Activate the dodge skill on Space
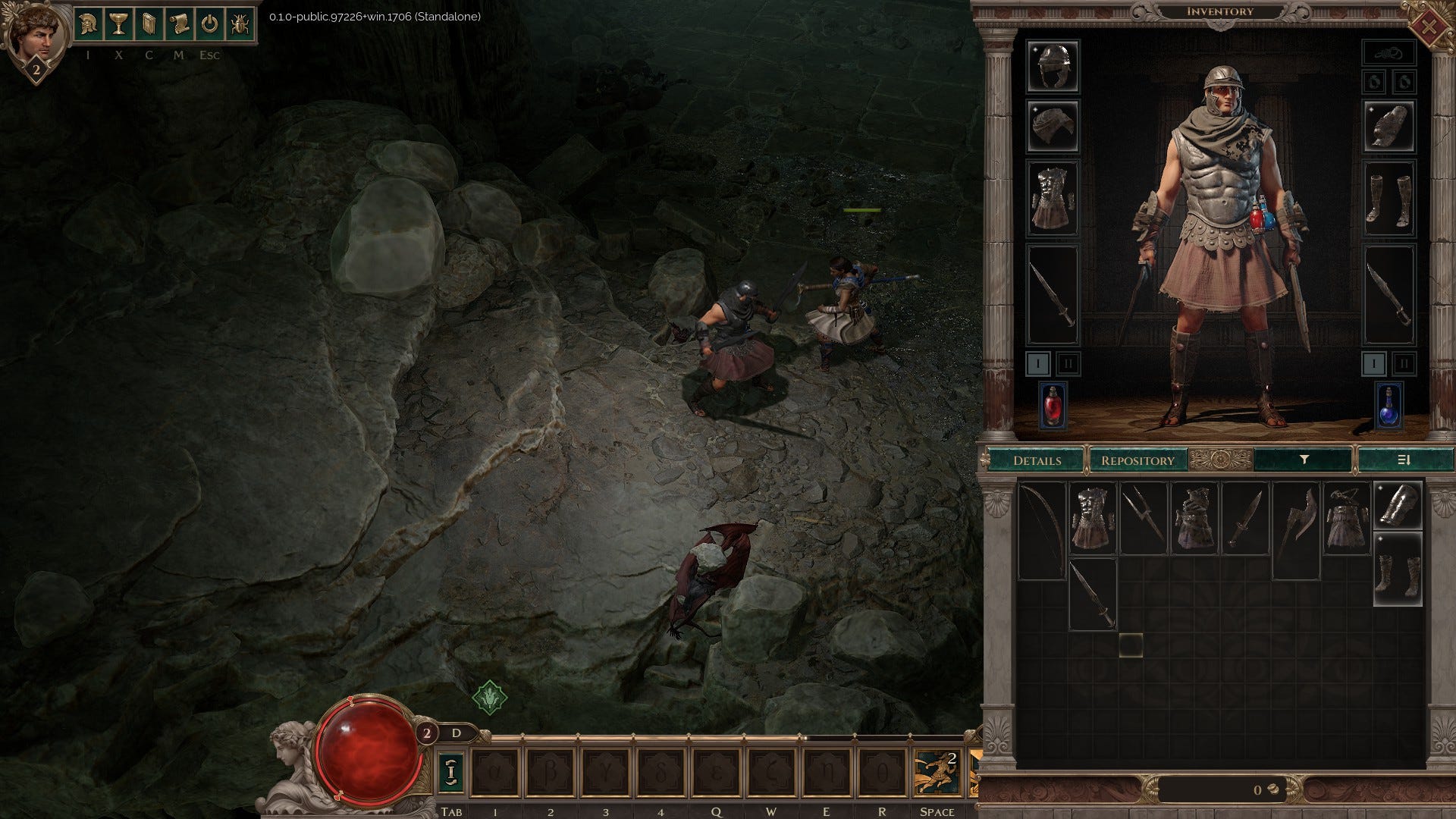The image size is (1456, 819). (937, 772)
